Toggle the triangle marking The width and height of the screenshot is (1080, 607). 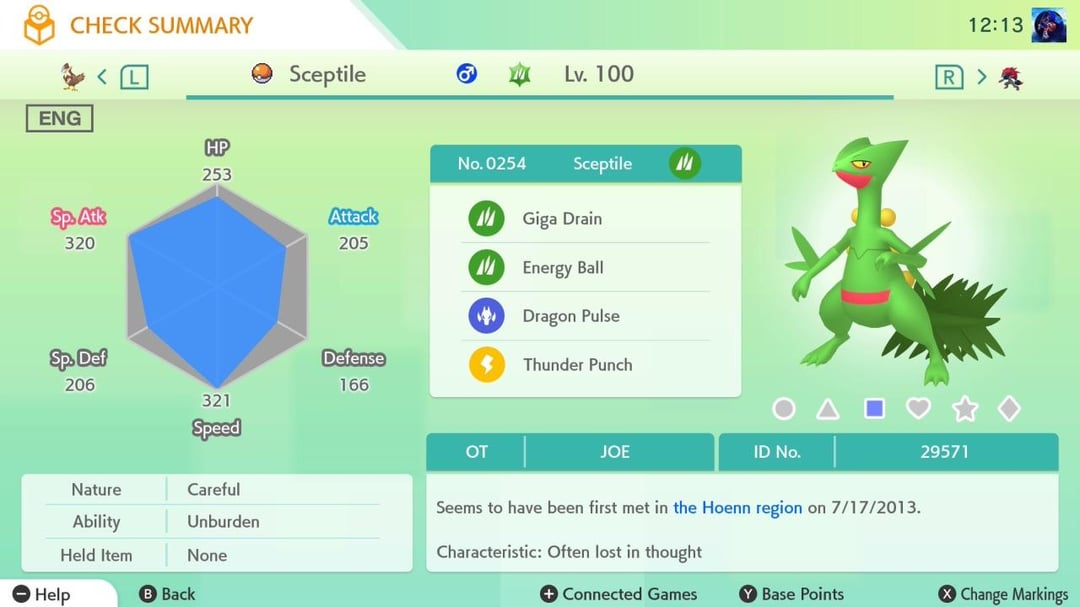828,409
